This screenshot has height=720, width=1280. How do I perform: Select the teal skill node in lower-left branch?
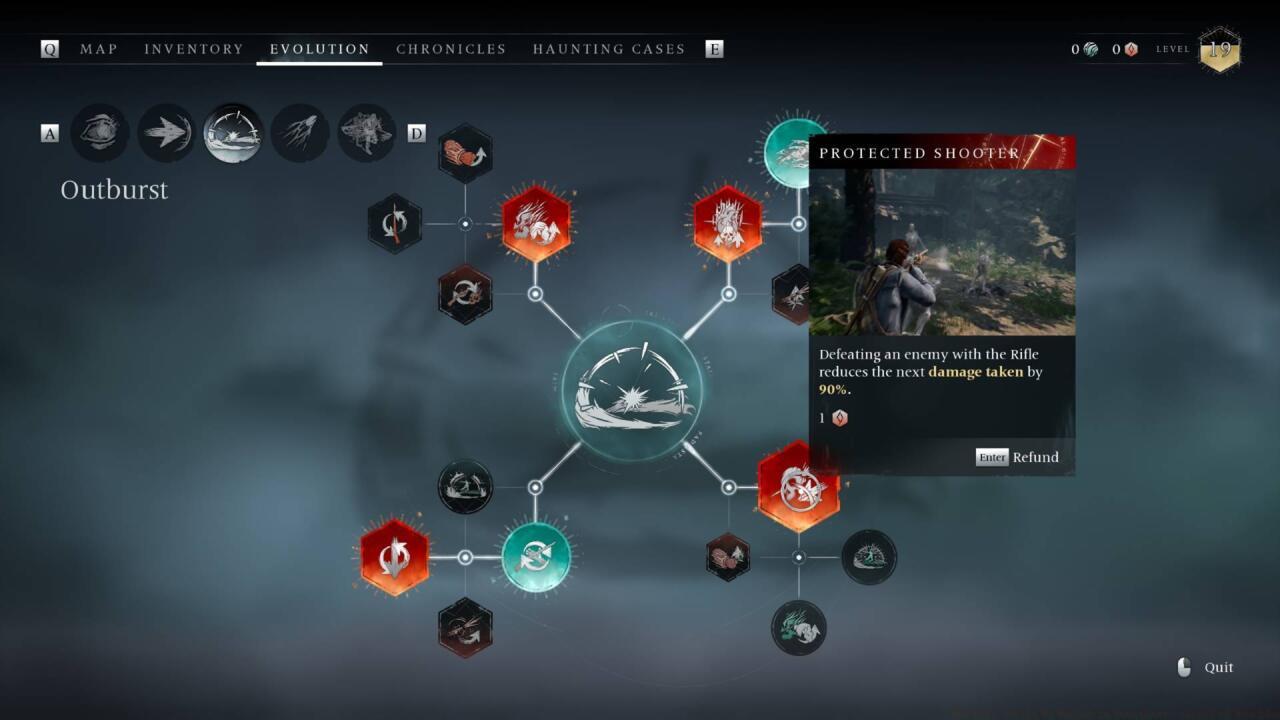coord(536,557)
